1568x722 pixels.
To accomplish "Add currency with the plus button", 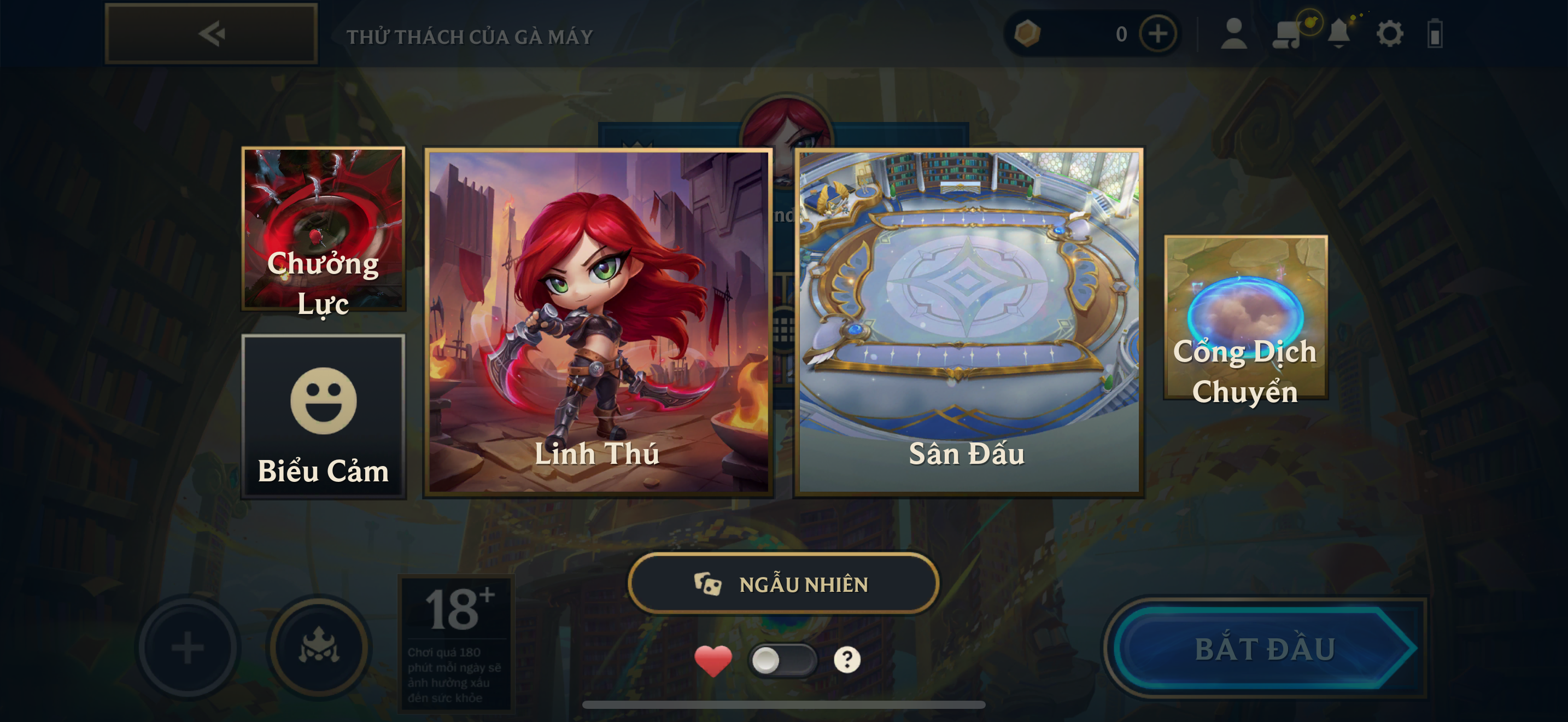I will tap(1158, 34).
